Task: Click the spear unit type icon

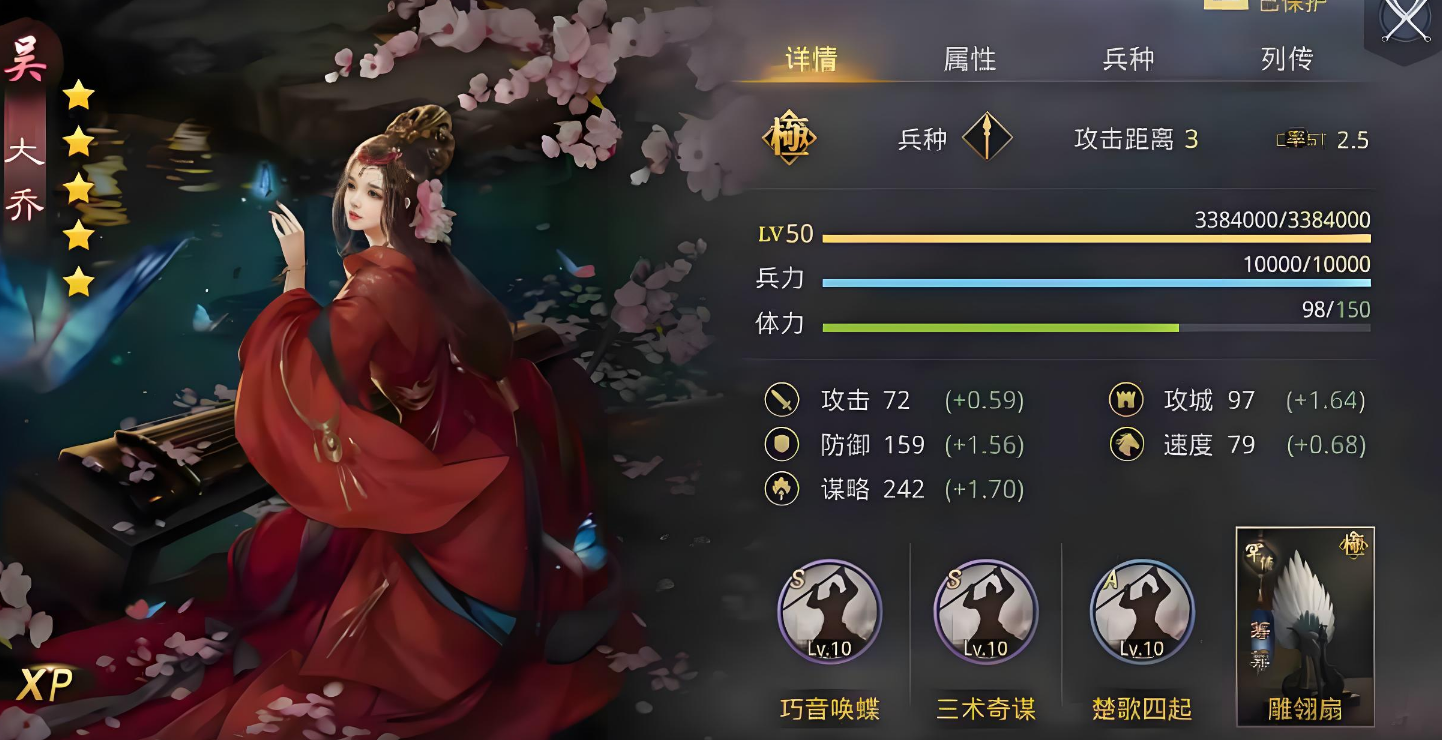Action: (x=986, y=138)
